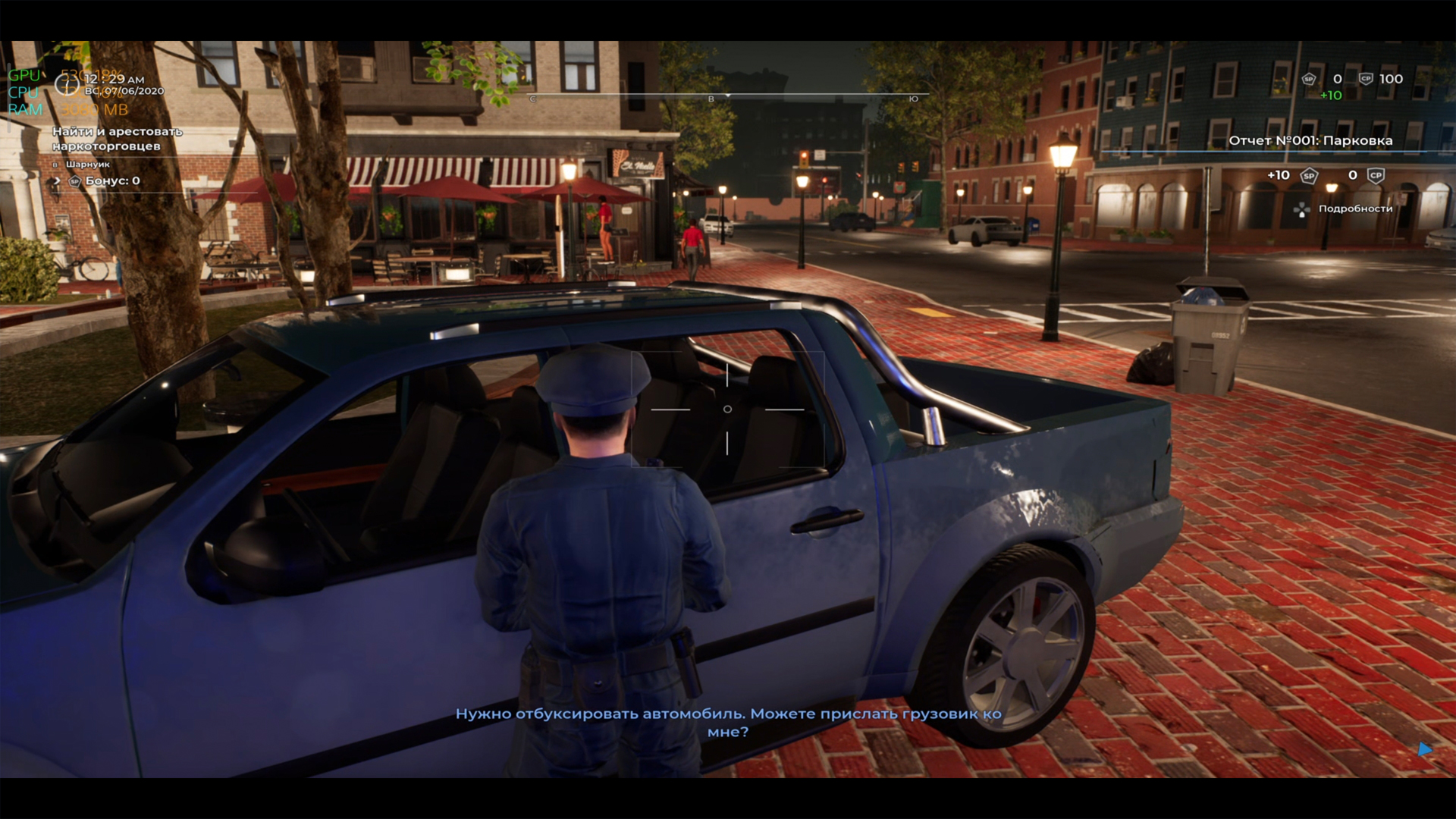Click the compass bar at top
Image resolution: width=1456 pixels, height=819 pixels.
coord(723,97)
